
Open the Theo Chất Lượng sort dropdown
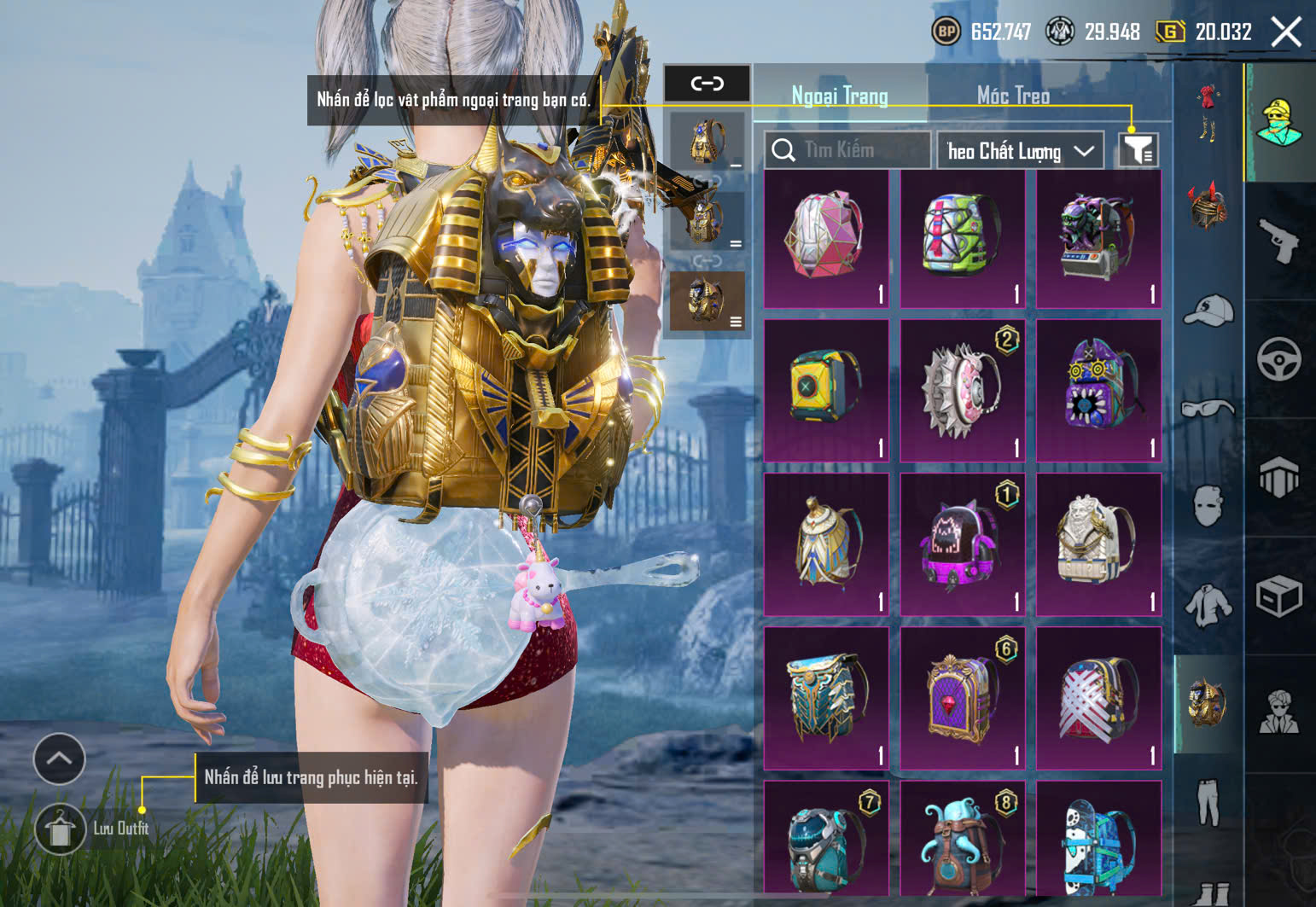pos(1020,151)
